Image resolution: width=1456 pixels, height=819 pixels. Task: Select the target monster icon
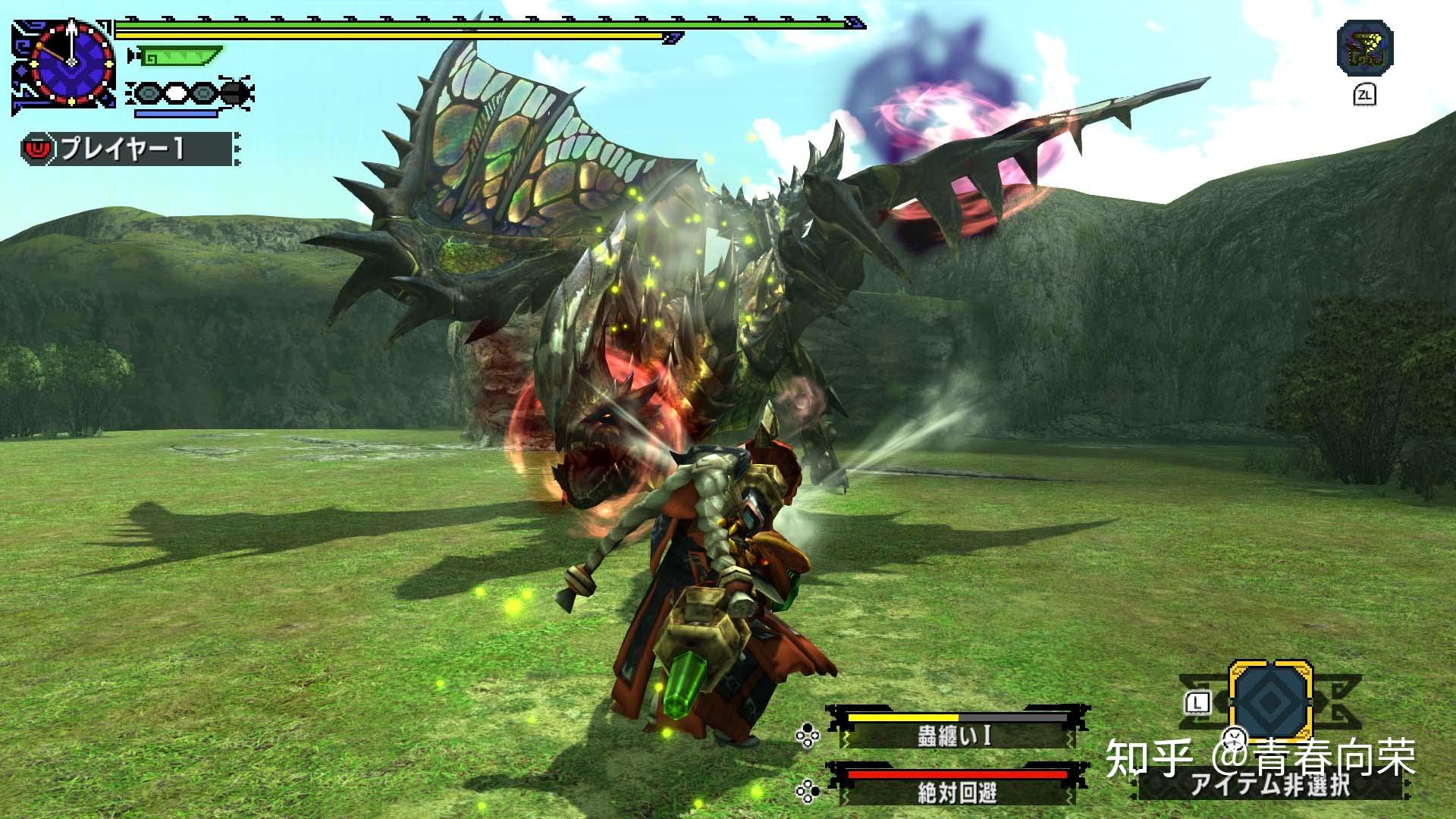1365,49
